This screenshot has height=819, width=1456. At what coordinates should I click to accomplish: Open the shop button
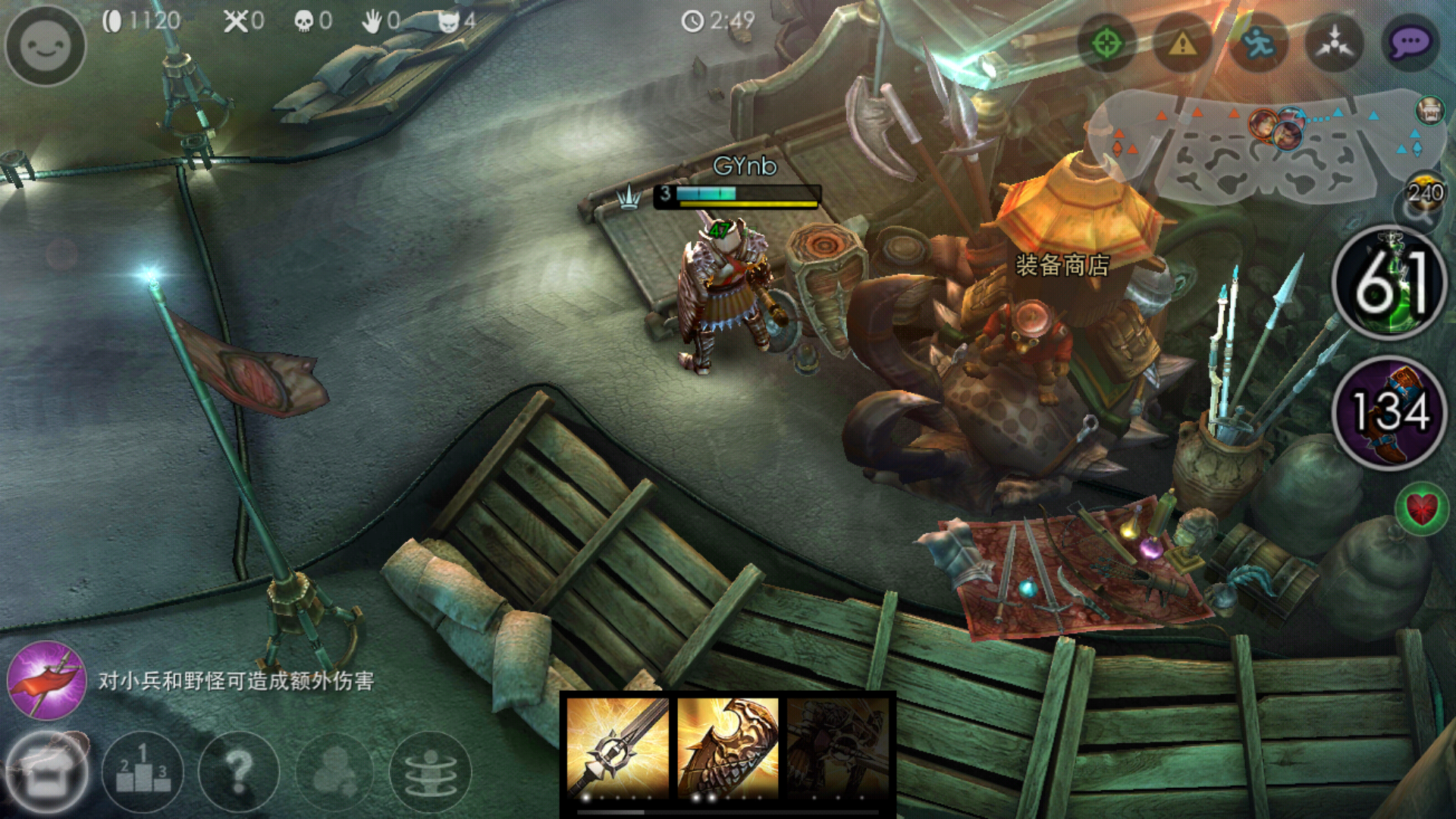tap(47, 772)
